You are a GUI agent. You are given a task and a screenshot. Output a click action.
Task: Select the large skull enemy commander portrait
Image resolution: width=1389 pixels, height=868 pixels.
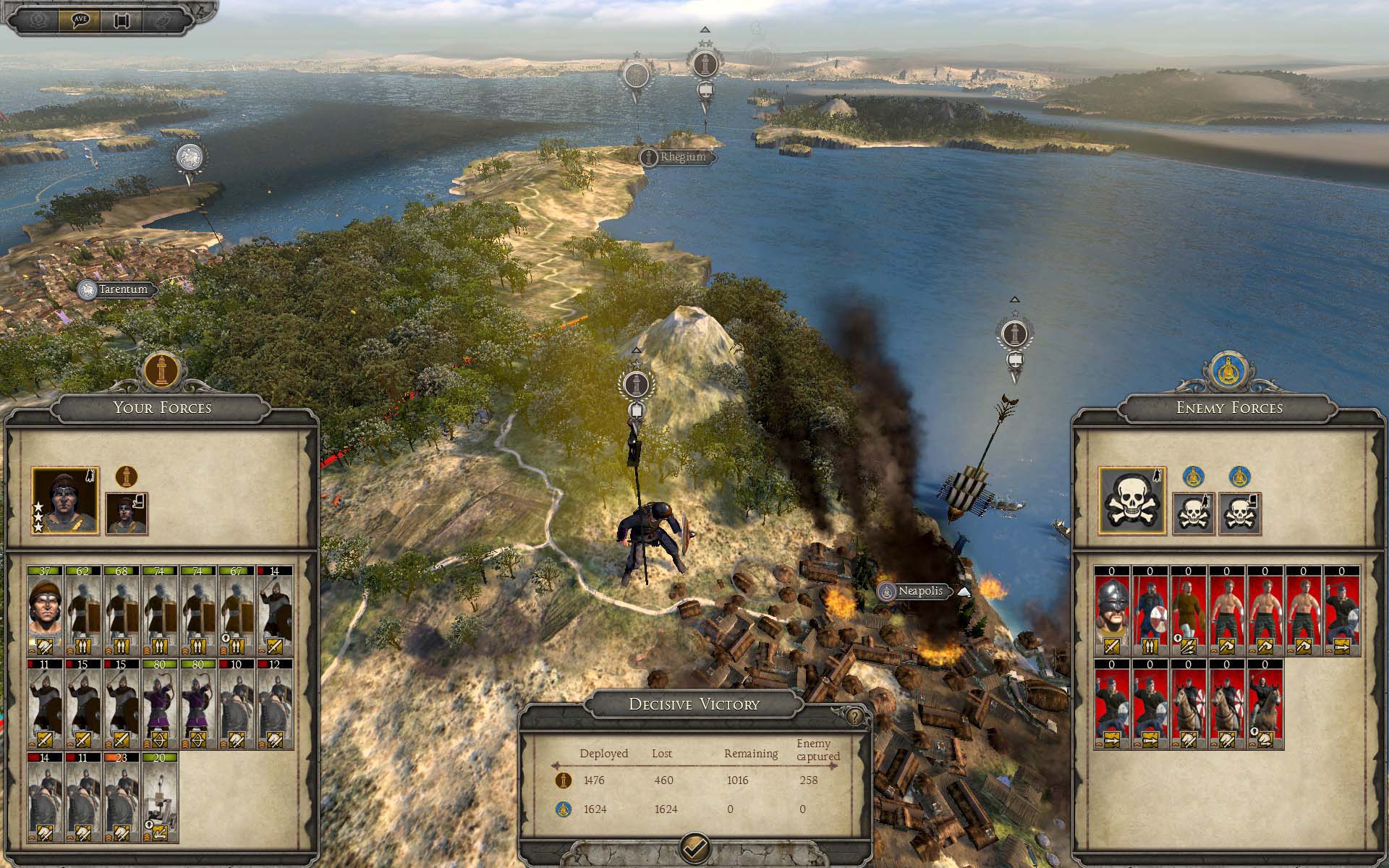pos(1131,501)
